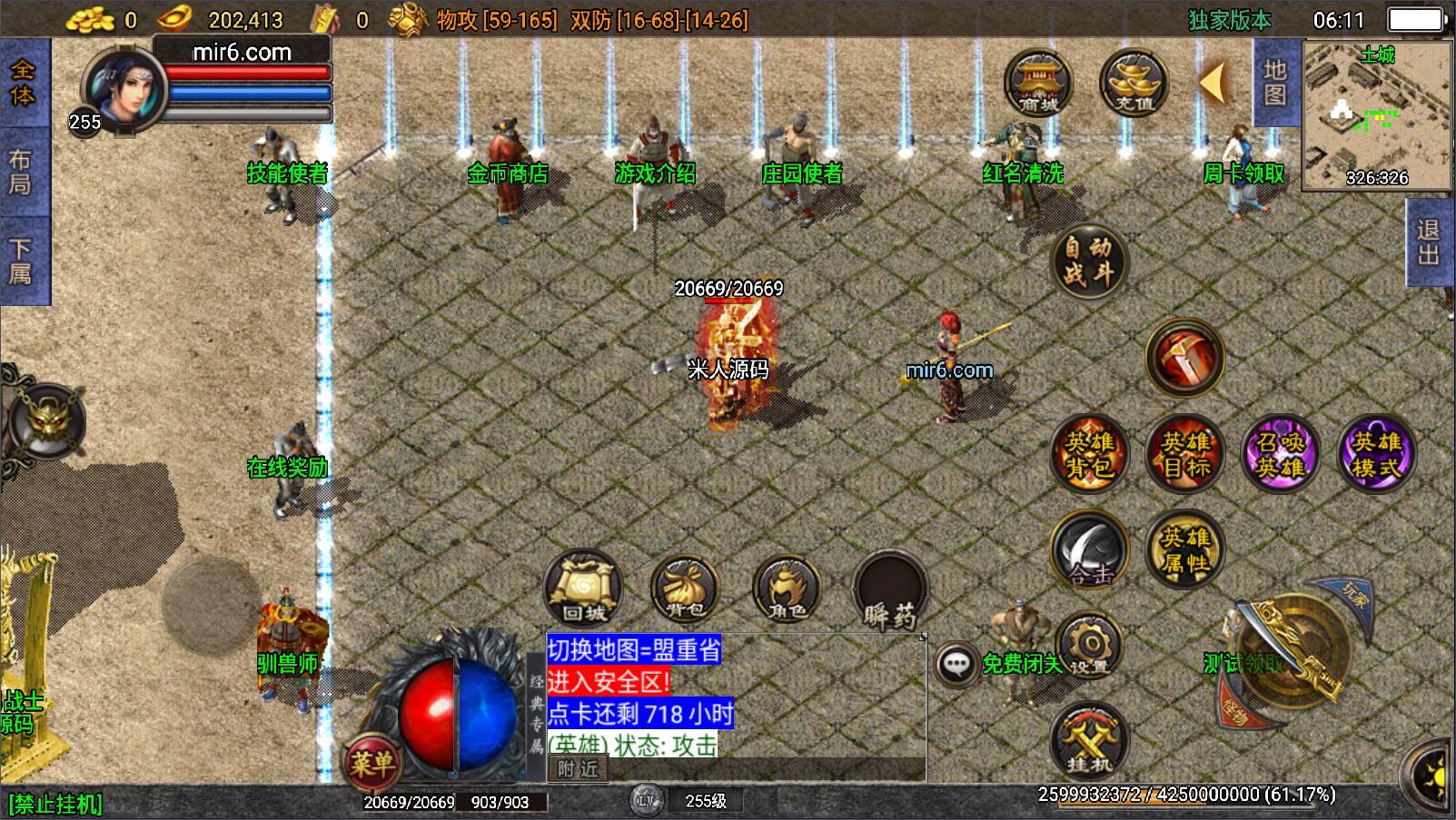The image size is (1456, 820).
Task: Open 英雄属性 hero attributes
Action: tap(1184, 550)
